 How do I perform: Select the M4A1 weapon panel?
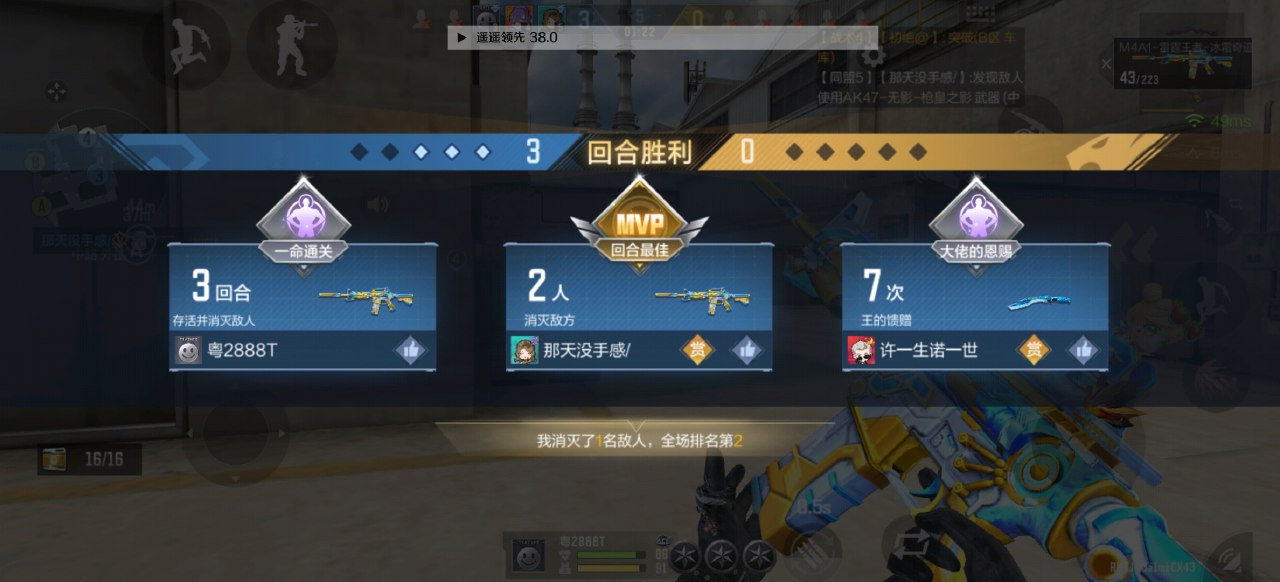1182,64
